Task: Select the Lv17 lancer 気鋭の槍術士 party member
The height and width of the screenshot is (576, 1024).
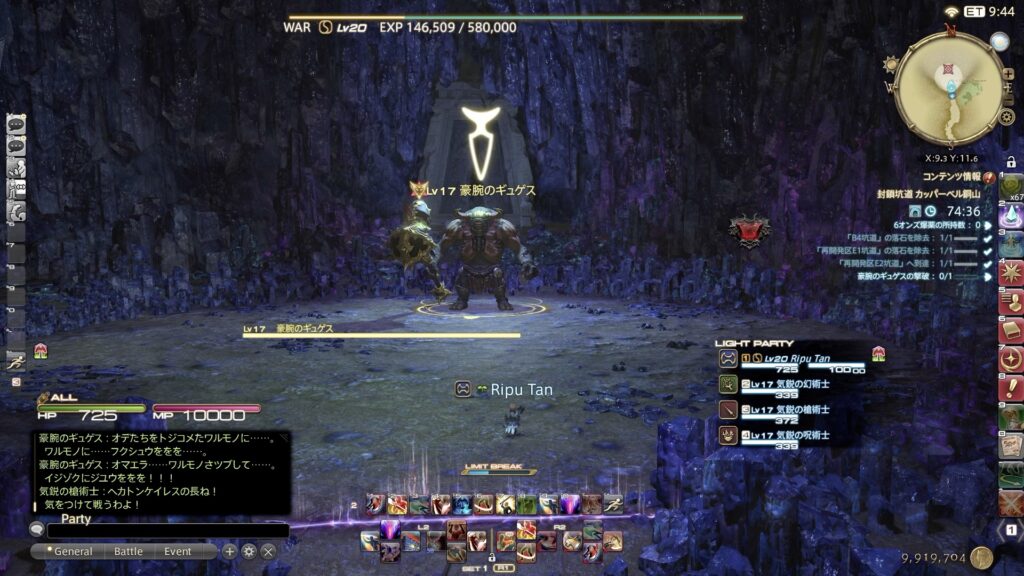Action: point(790,410)
